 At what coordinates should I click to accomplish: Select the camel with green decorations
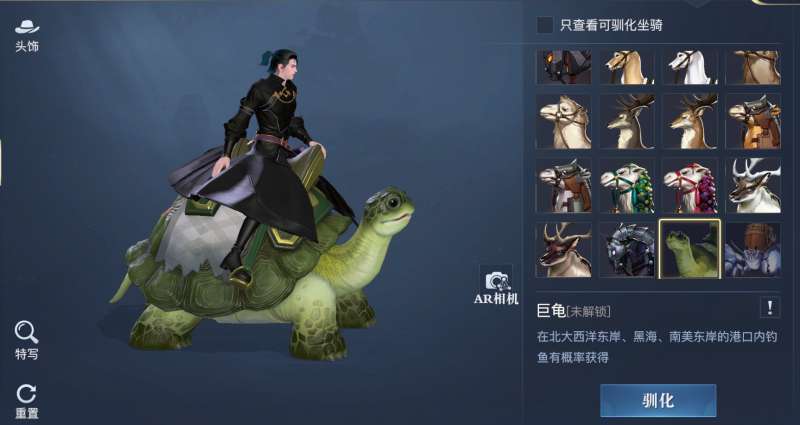(627, 185)
